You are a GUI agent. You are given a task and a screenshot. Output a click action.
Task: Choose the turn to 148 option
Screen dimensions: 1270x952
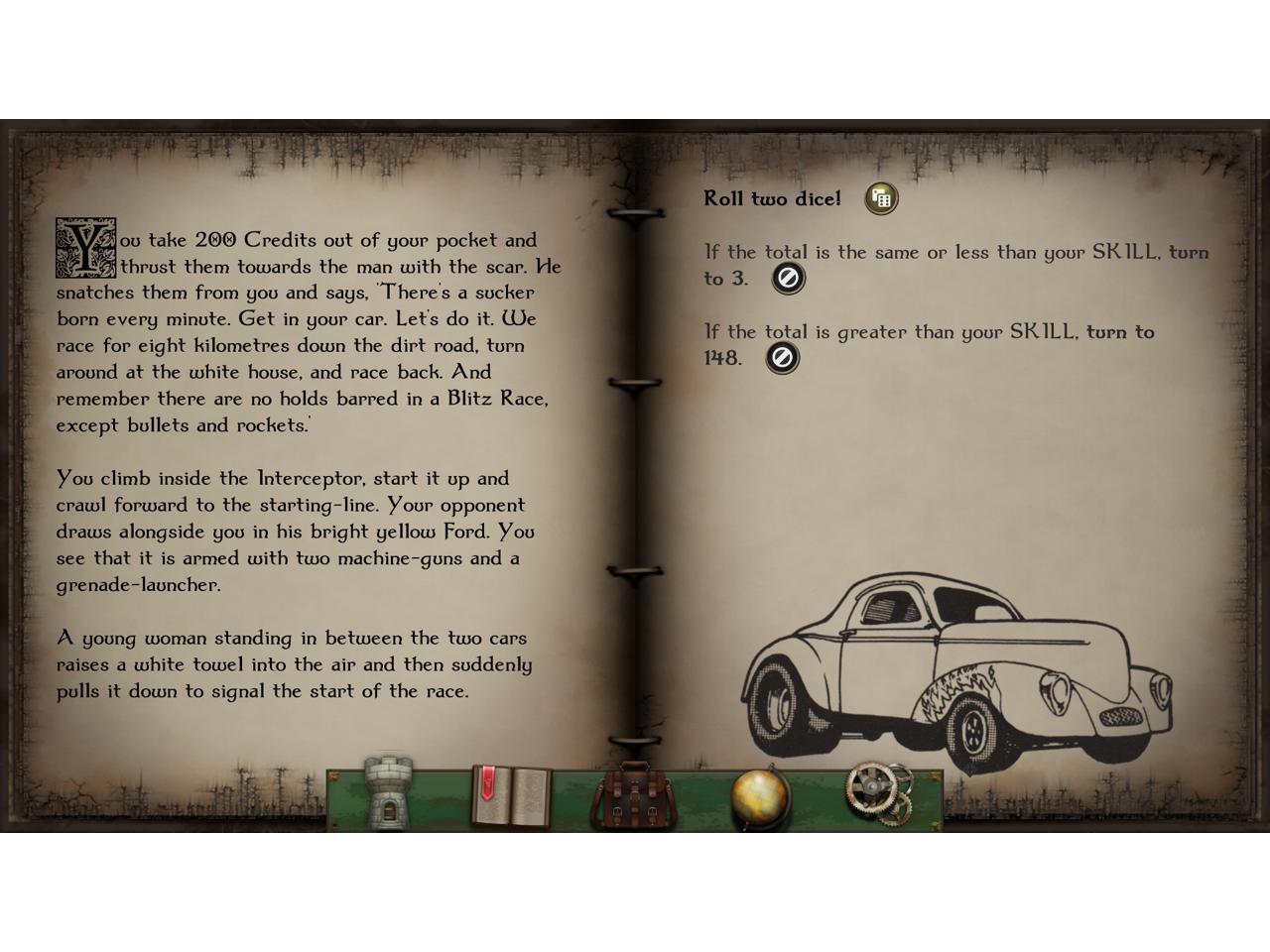pyautogui.click(x=782, y=358)
